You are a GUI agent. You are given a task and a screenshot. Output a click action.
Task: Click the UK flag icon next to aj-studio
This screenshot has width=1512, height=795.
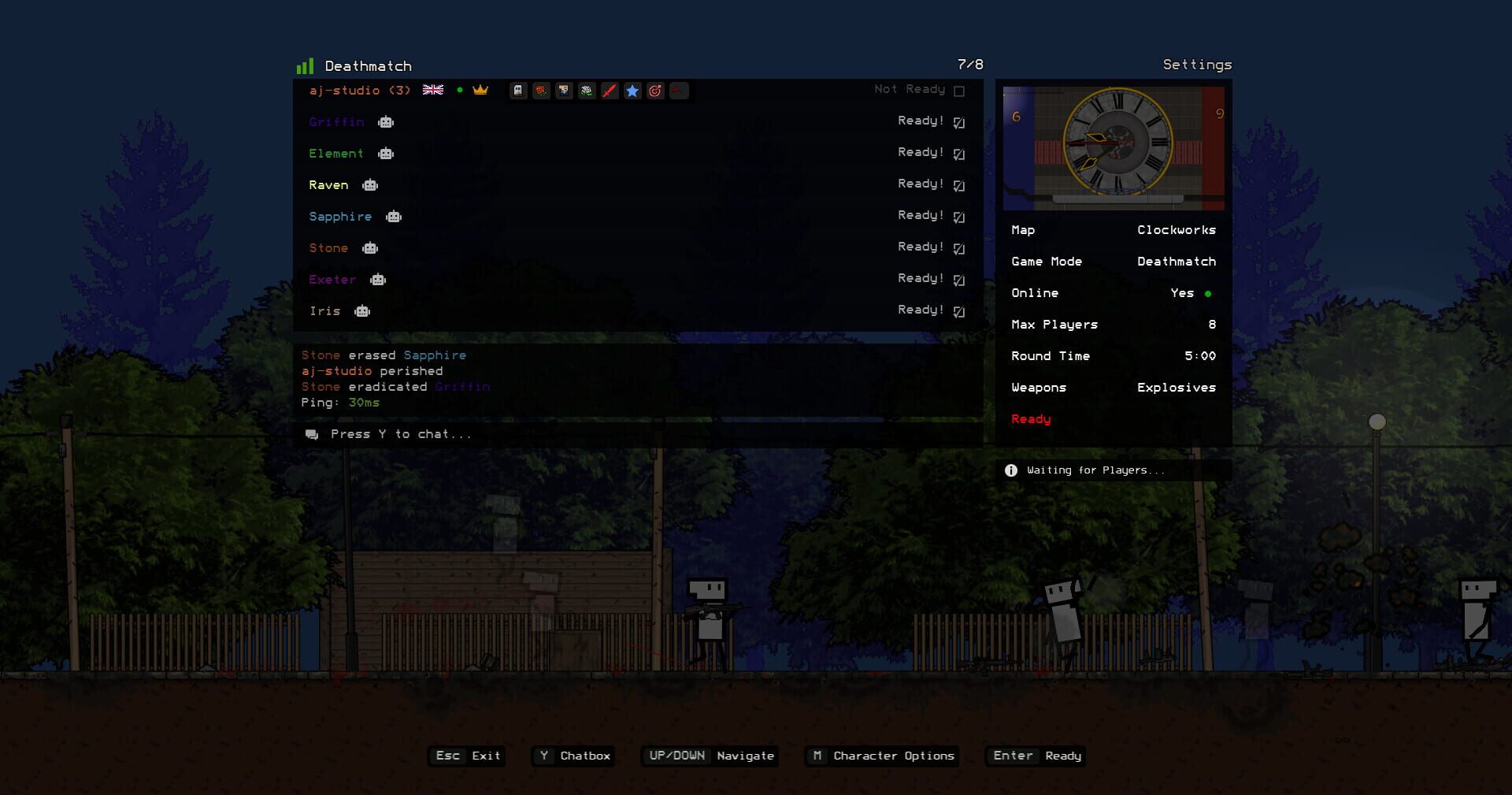(432, 90)
